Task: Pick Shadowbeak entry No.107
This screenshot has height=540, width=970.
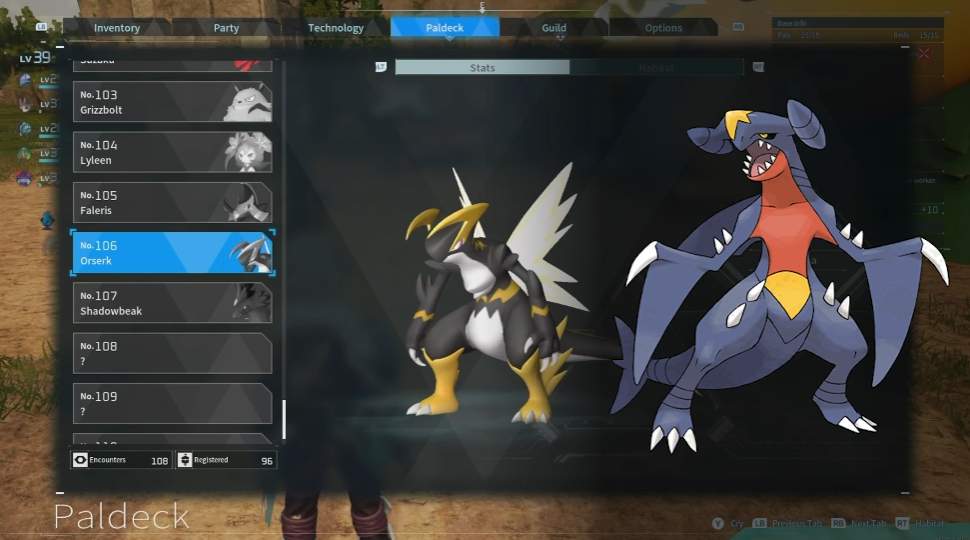Action: pyautogui.click(x=172, y=303)
